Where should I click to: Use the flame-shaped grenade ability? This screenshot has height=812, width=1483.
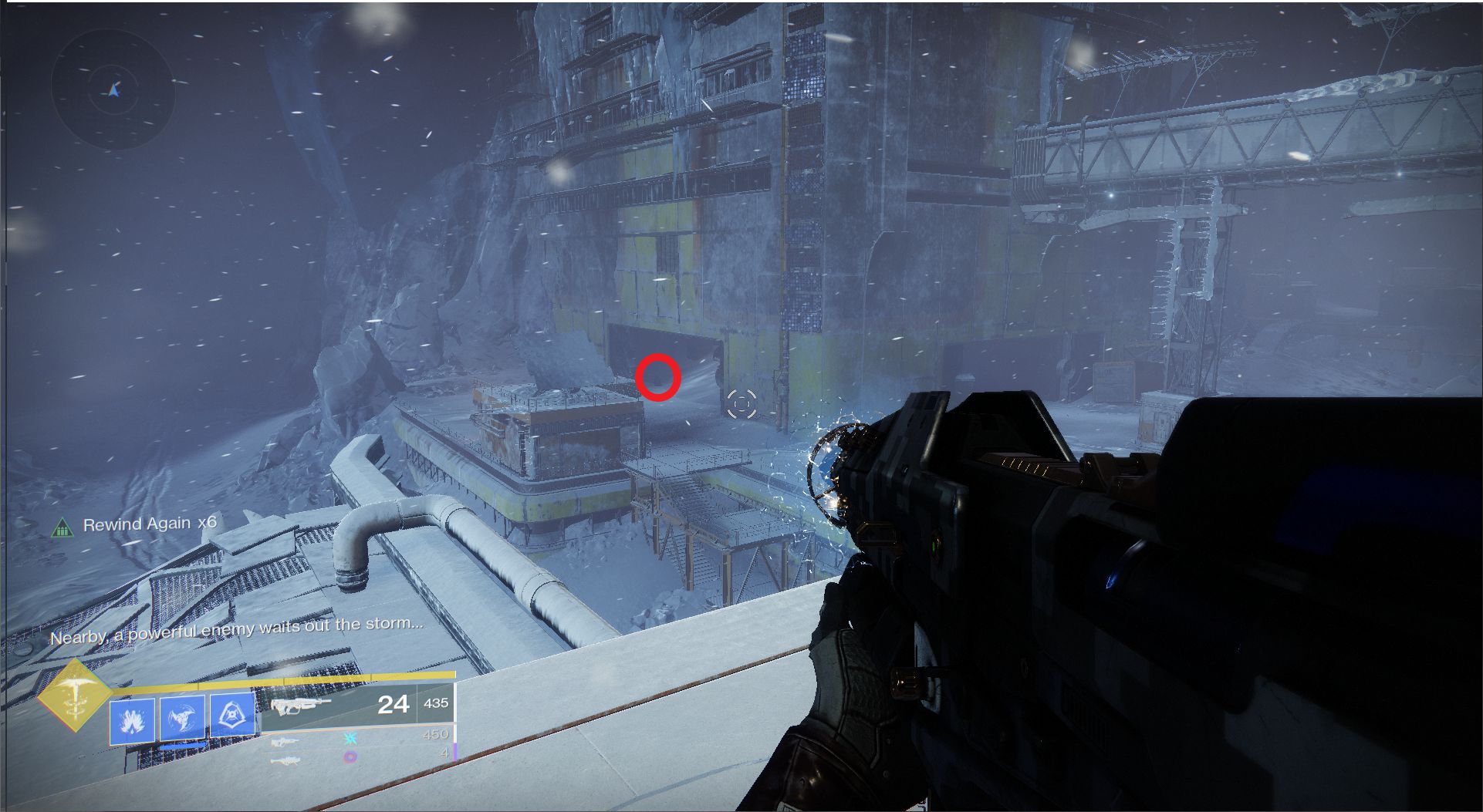(x=132, y=721)
